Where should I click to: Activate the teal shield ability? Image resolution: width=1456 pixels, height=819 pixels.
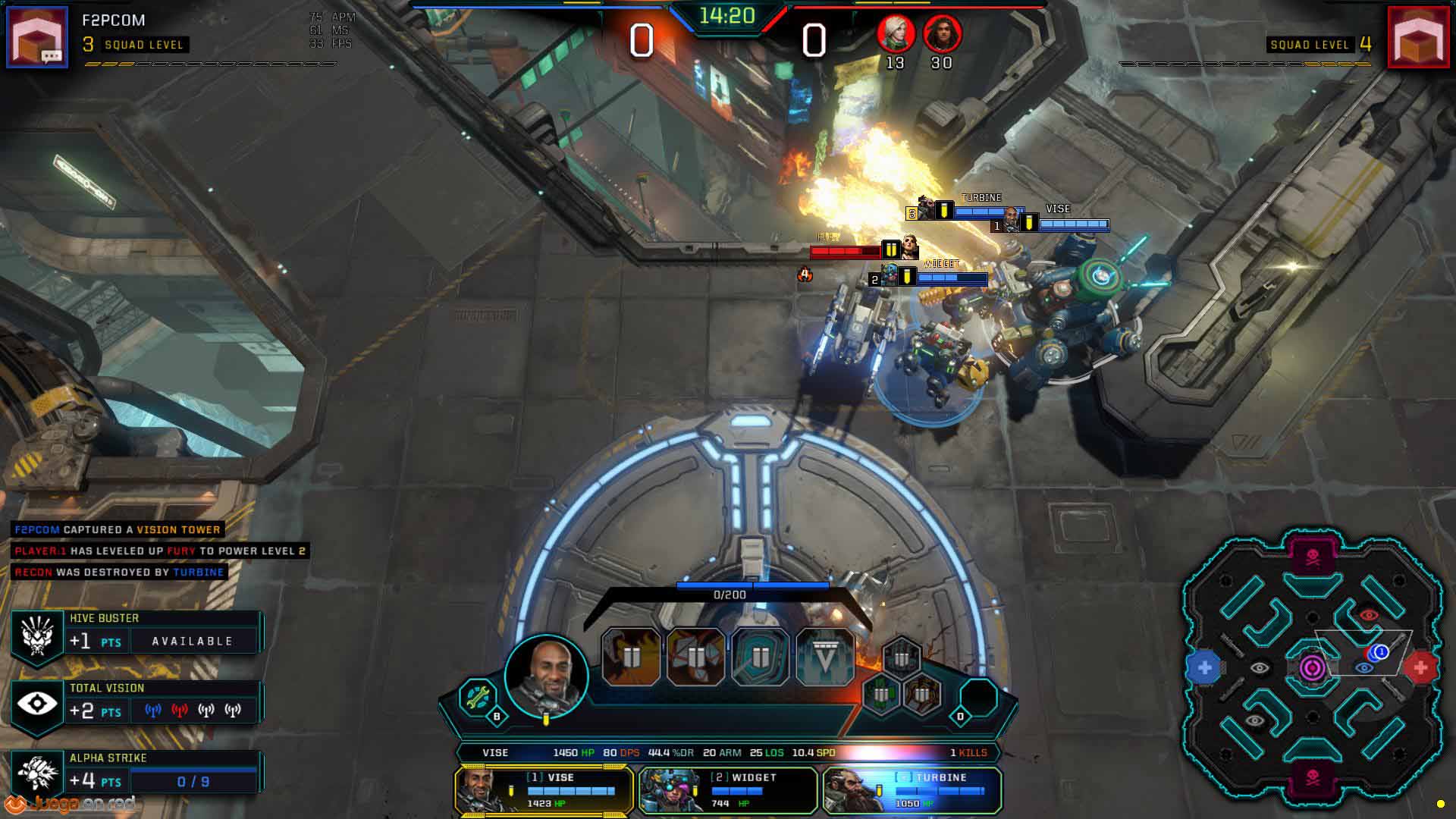pos(760,657)
